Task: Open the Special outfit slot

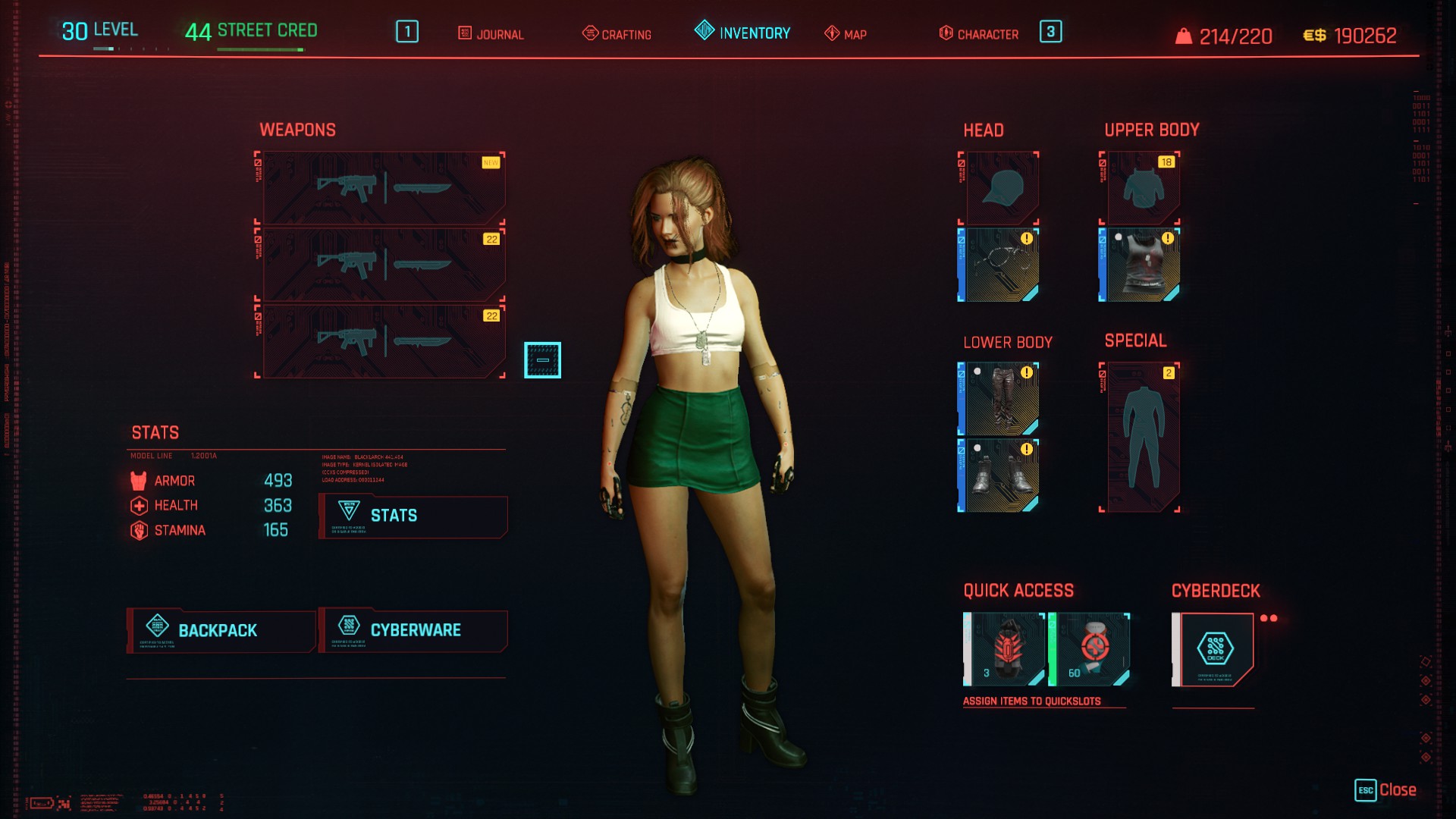Action: pos(1141,437)
